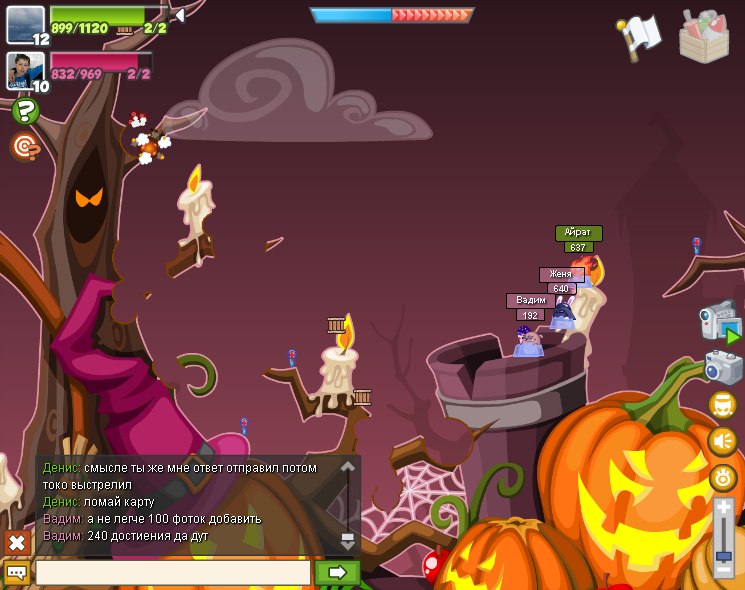Zoom out with the minus button
Screen dimensions: 745x590
[x=723, y=568]
